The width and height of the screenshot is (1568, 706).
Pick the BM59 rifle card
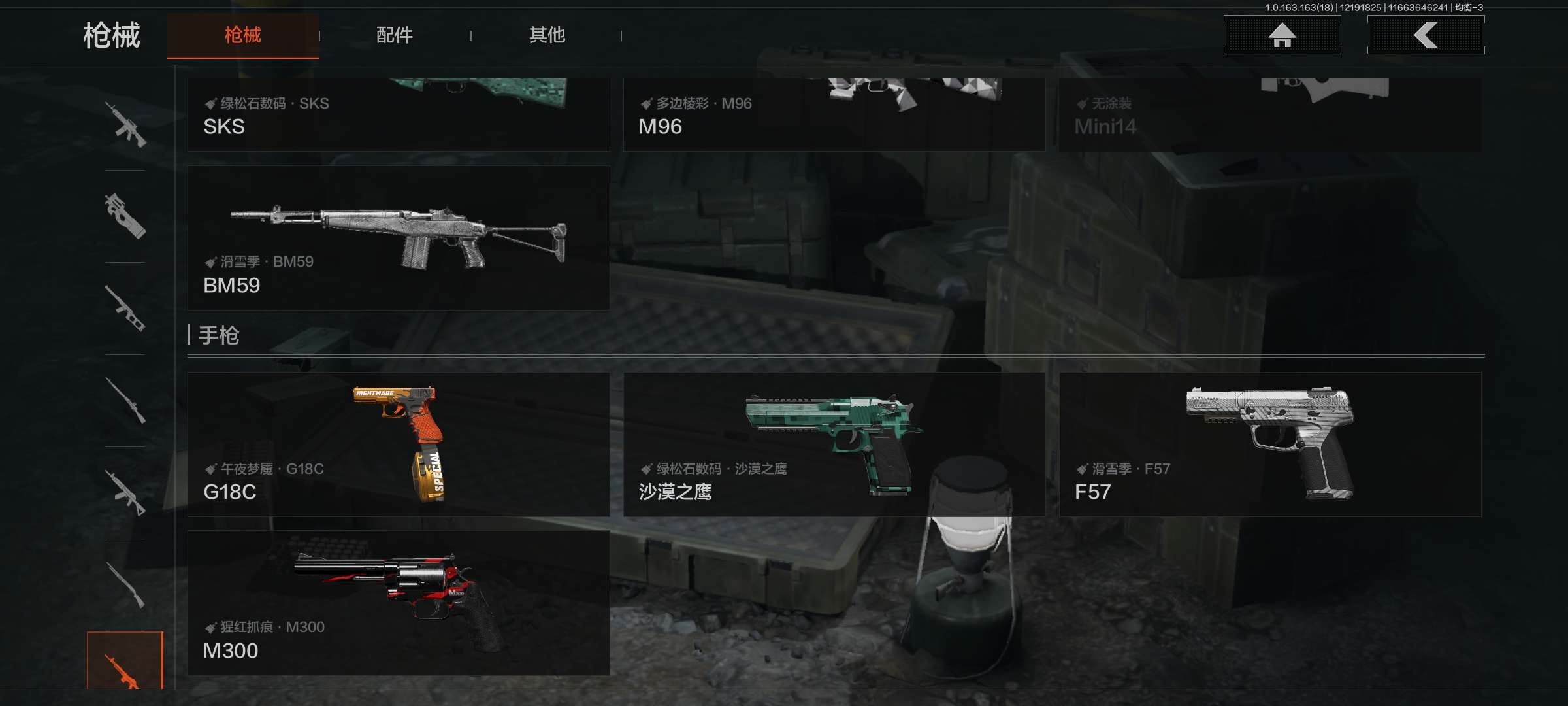[398, 238]
